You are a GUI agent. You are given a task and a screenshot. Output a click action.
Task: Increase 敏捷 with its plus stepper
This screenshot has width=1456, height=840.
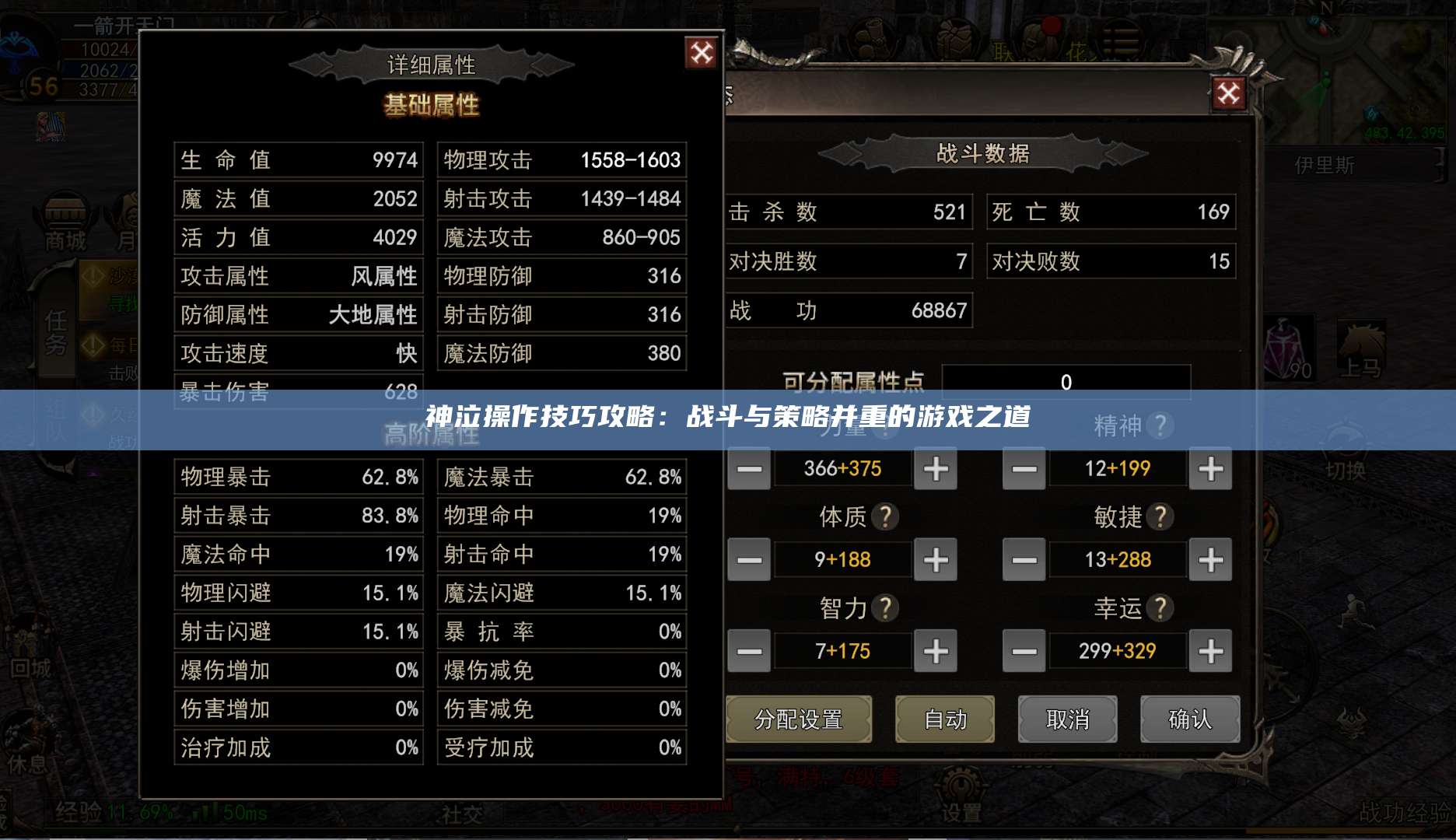point(1210,559)
